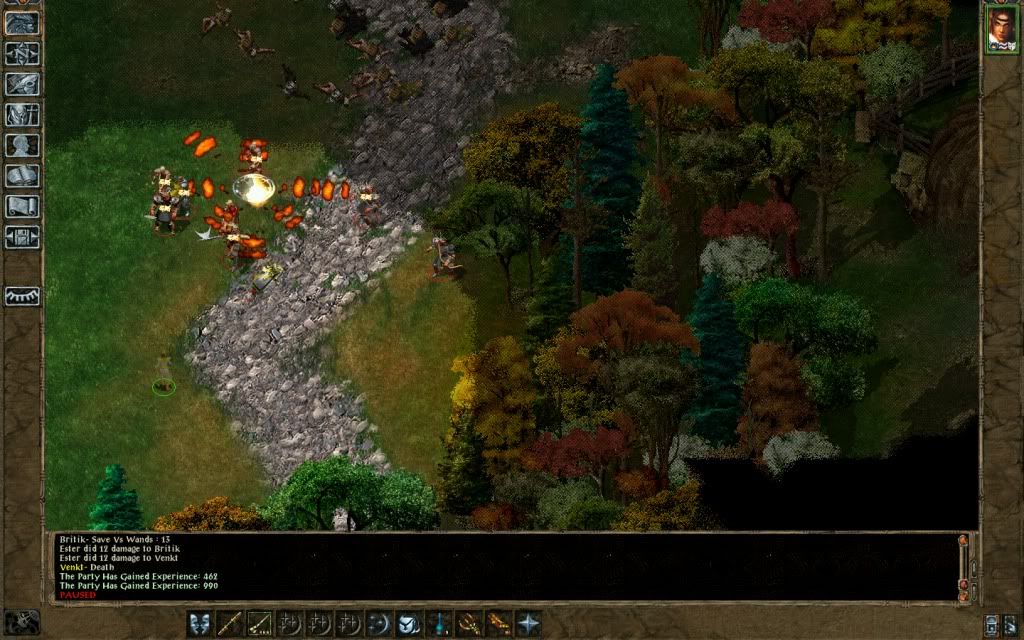1024x640 pixels.
Task: Select the golden trident wand quick item
Action: coord(469,624)
